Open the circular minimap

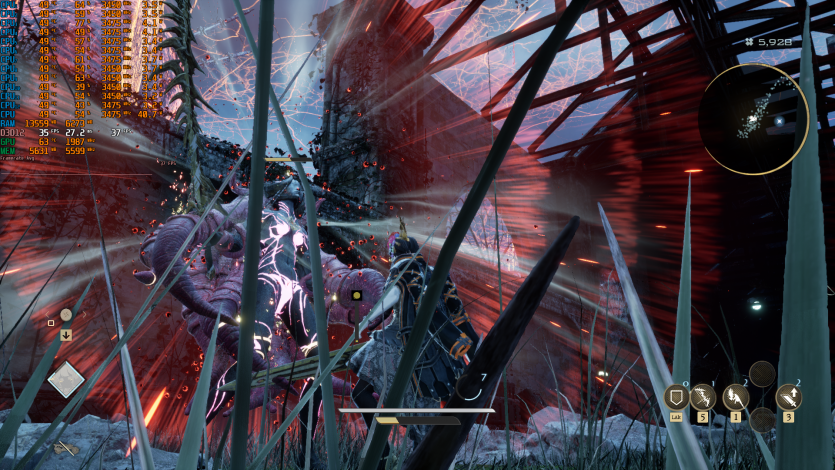point(753,119)
